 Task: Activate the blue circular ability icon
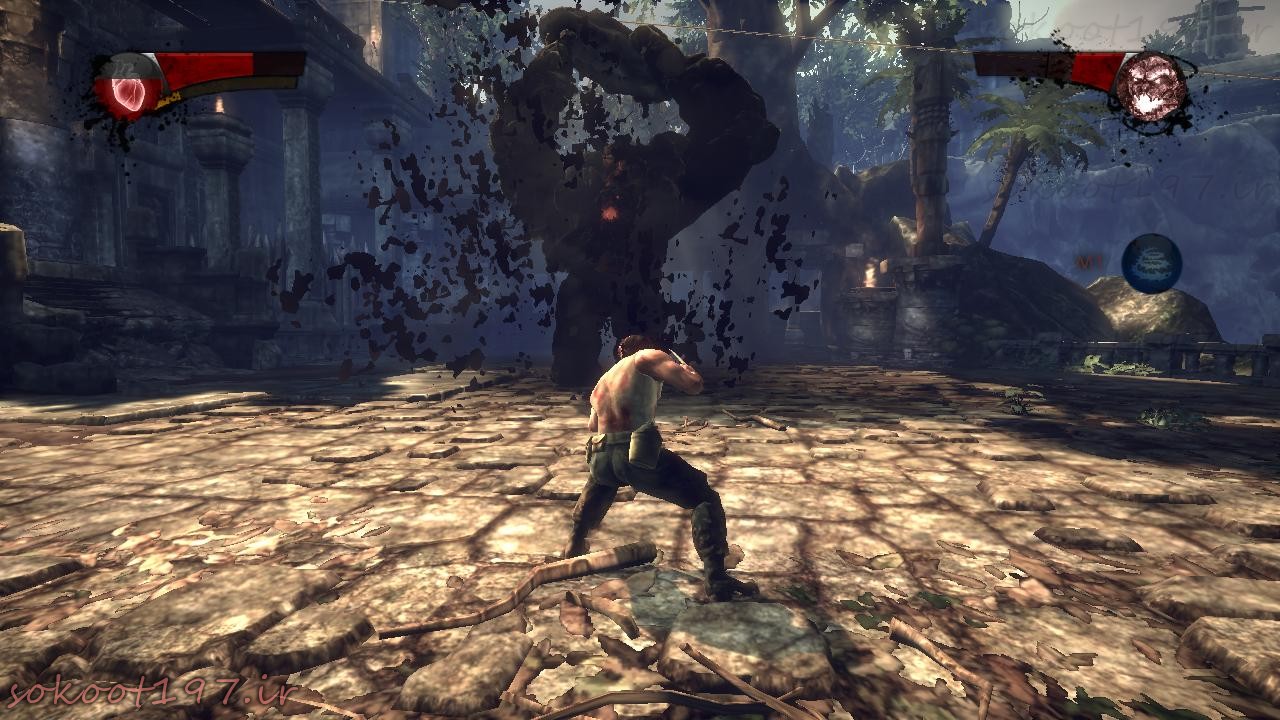tap(1152, 264)
